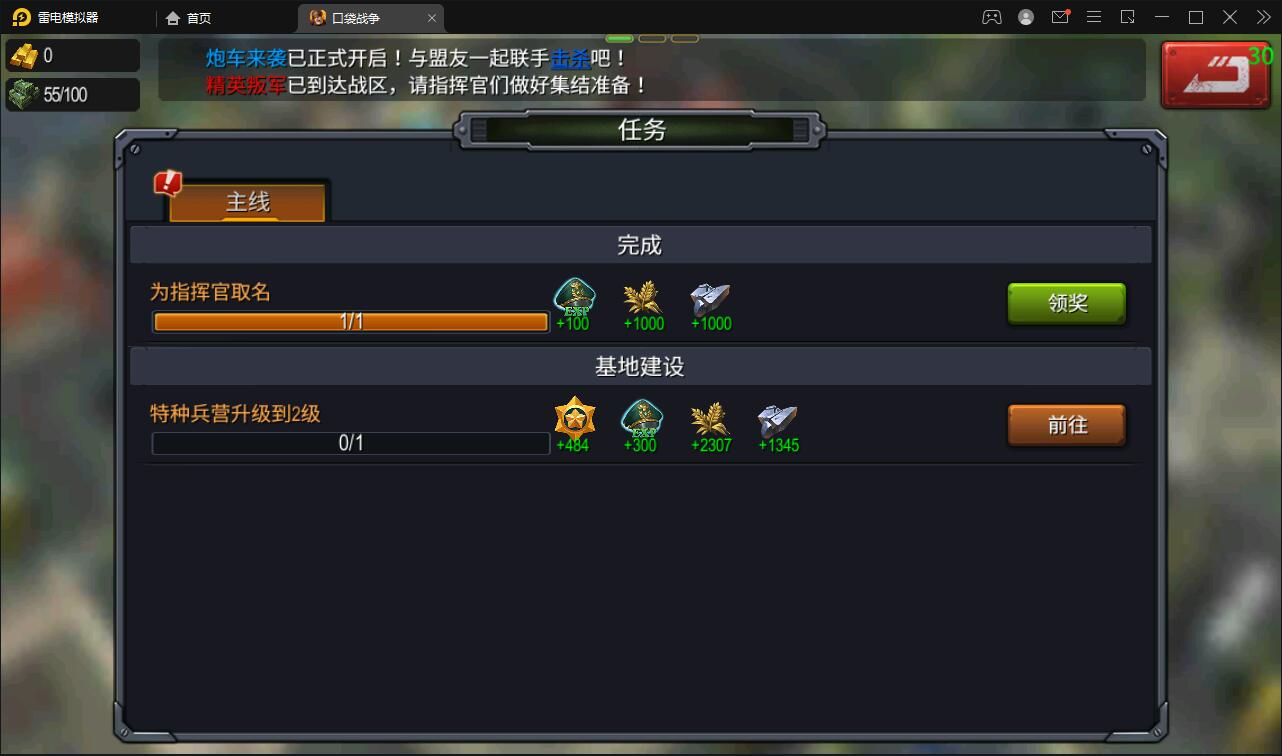This screenshot has width=1282, height=756.
Task: Expand the hamburger menu in title bar
Action: [1094, 17]
